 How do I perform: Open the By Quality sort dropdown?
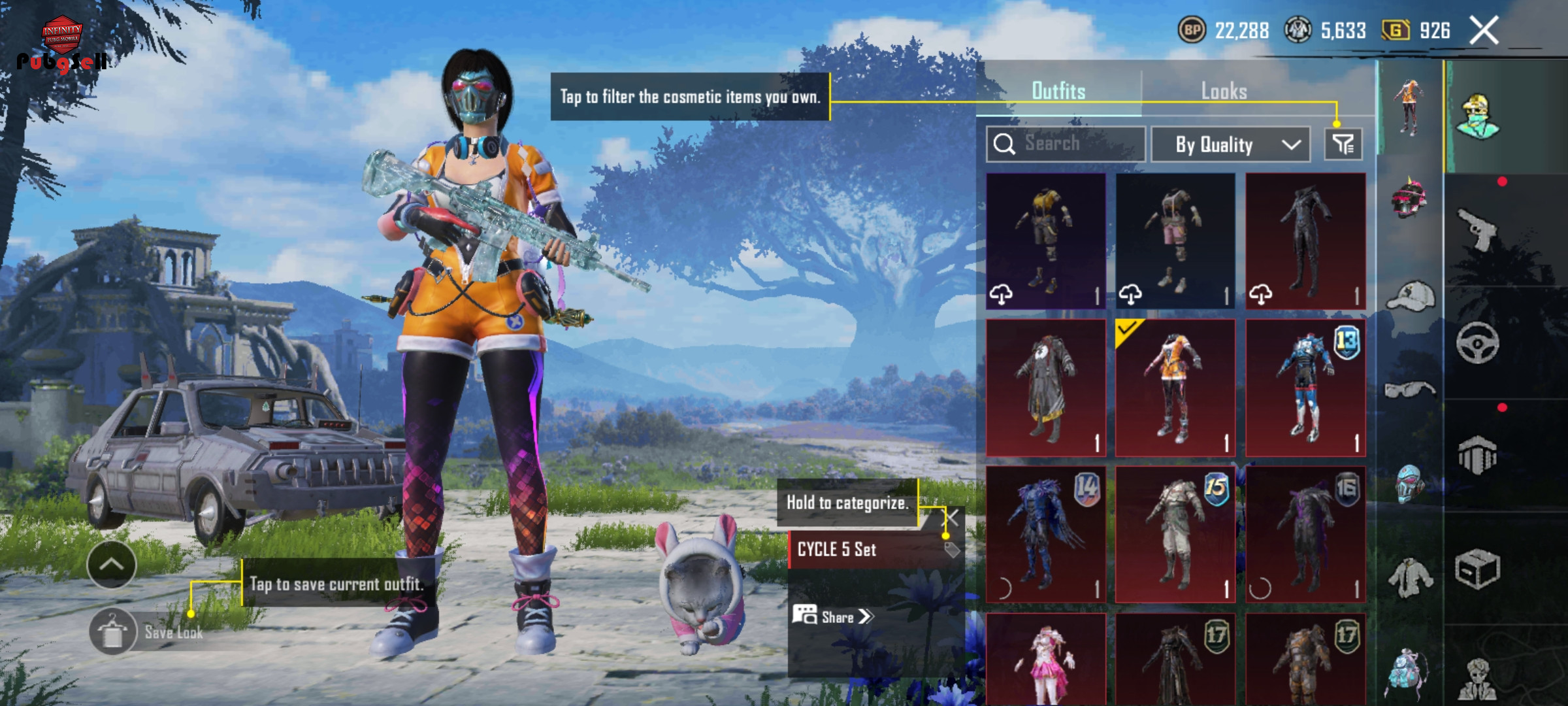(x=1230, y=144)
